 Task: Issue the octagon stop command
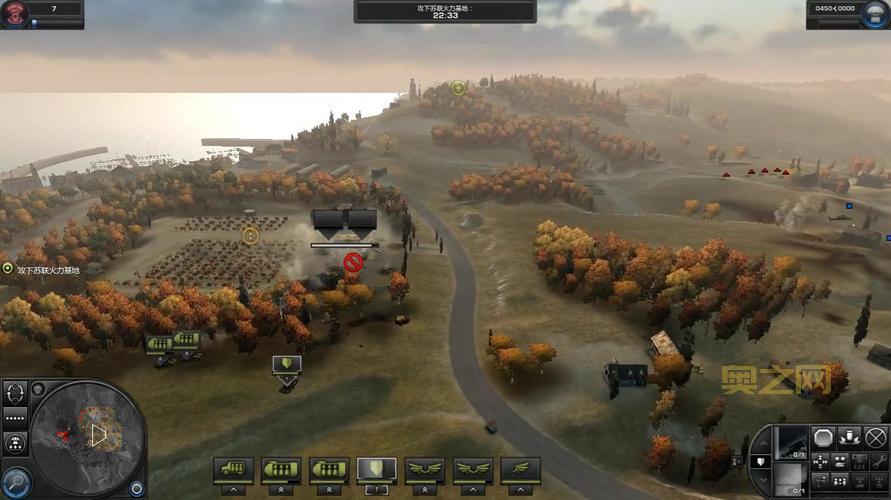pyautogui.click(x=823, y=437)
